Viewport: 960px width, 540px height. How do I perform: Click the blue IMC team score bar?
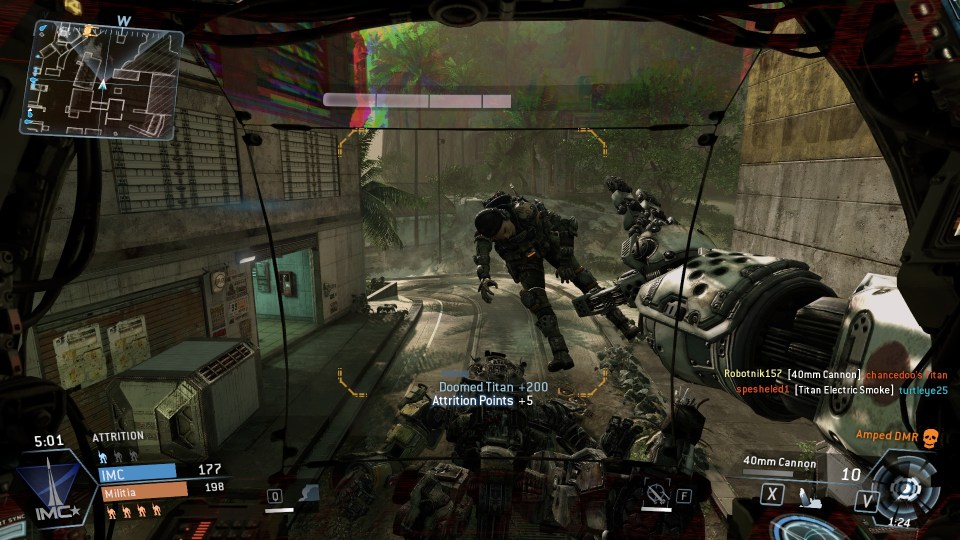(137, 470)
